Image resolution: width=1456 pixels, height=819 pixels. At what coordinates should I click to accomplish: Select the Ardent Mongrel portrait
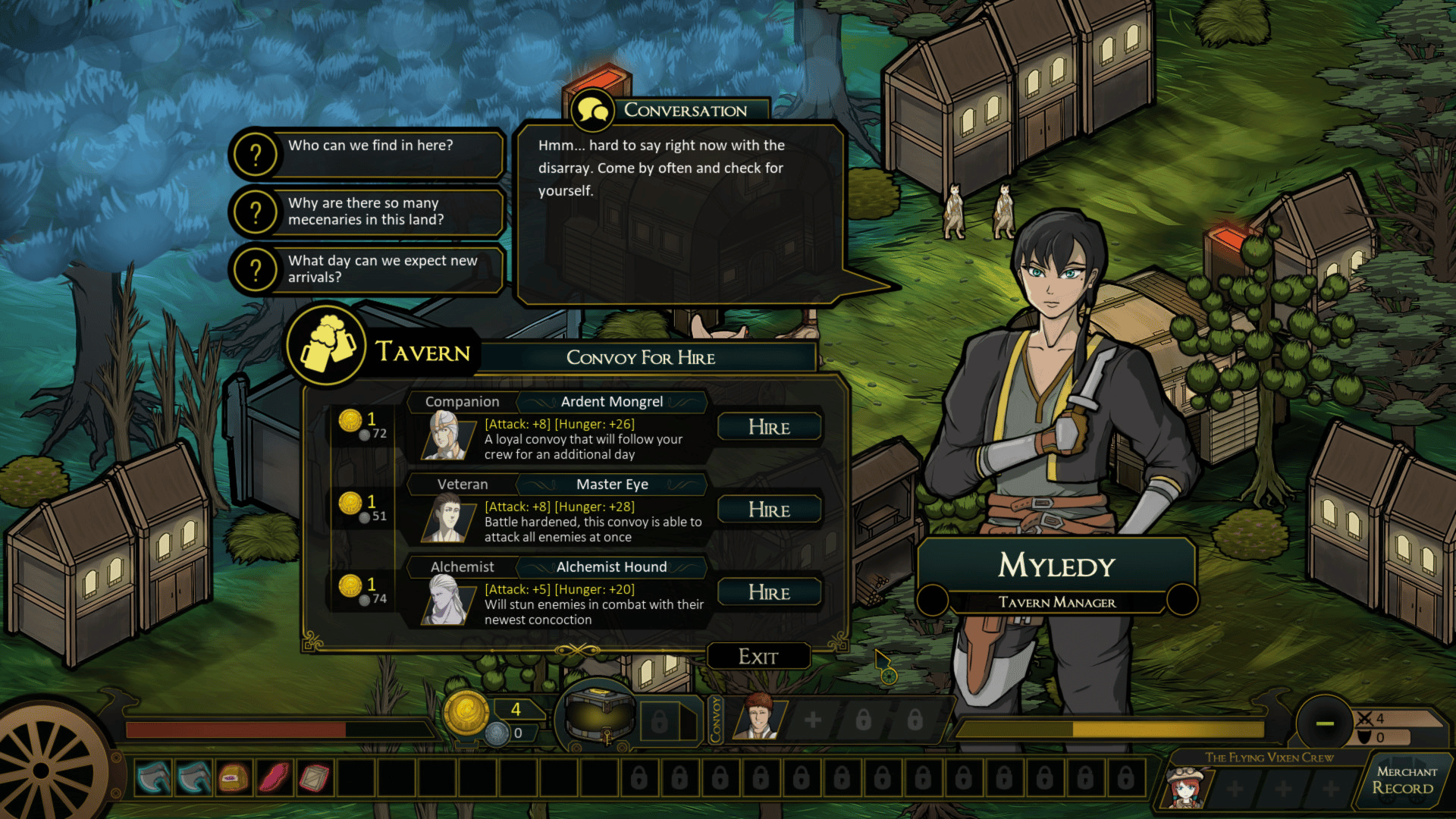pyautogui.click(x=445, y=435)
